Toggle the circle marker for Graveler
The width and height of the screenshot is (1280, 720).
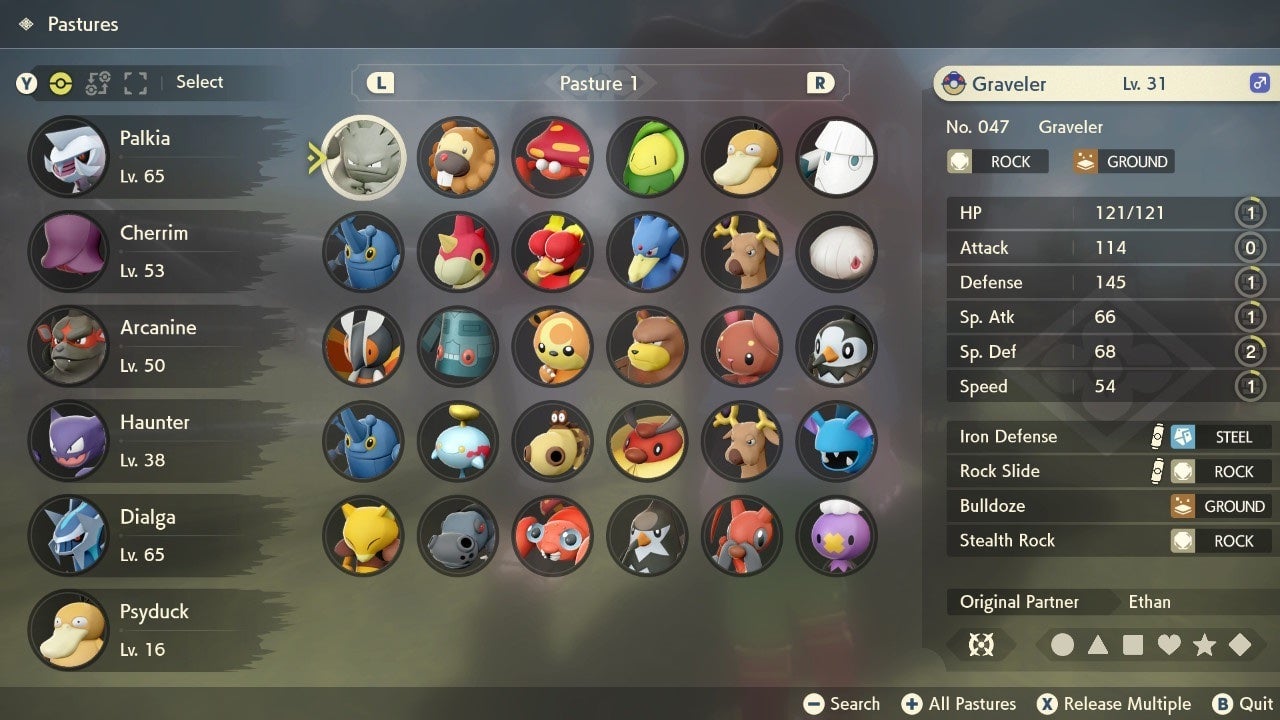1063,645
